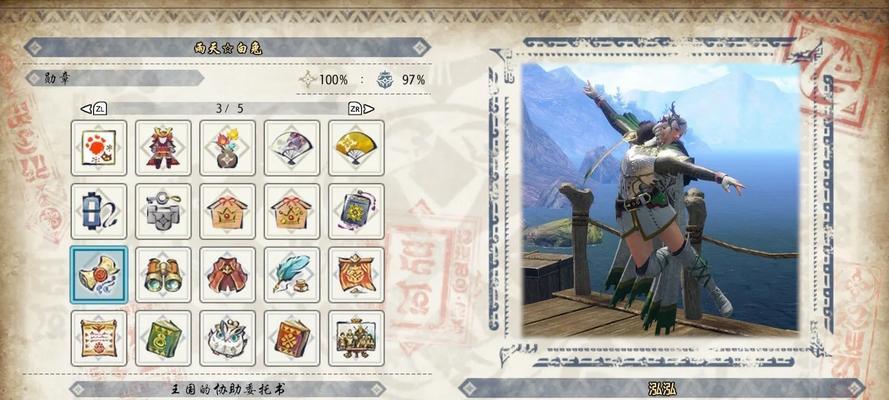Choose the brass binoculars award

(163, 274)
